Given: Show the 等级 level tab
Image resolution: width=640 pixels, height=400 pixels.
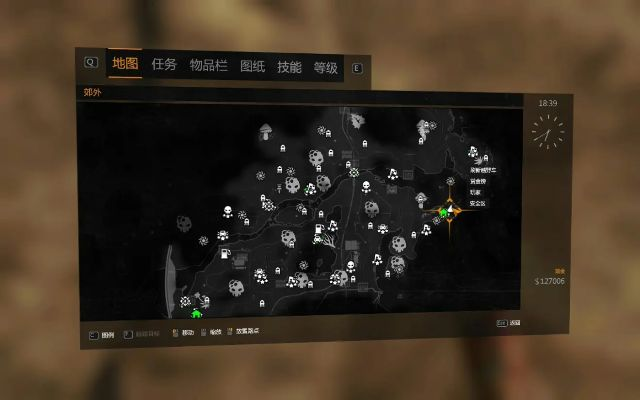Looking at the screenshot, I should [326, 68].
